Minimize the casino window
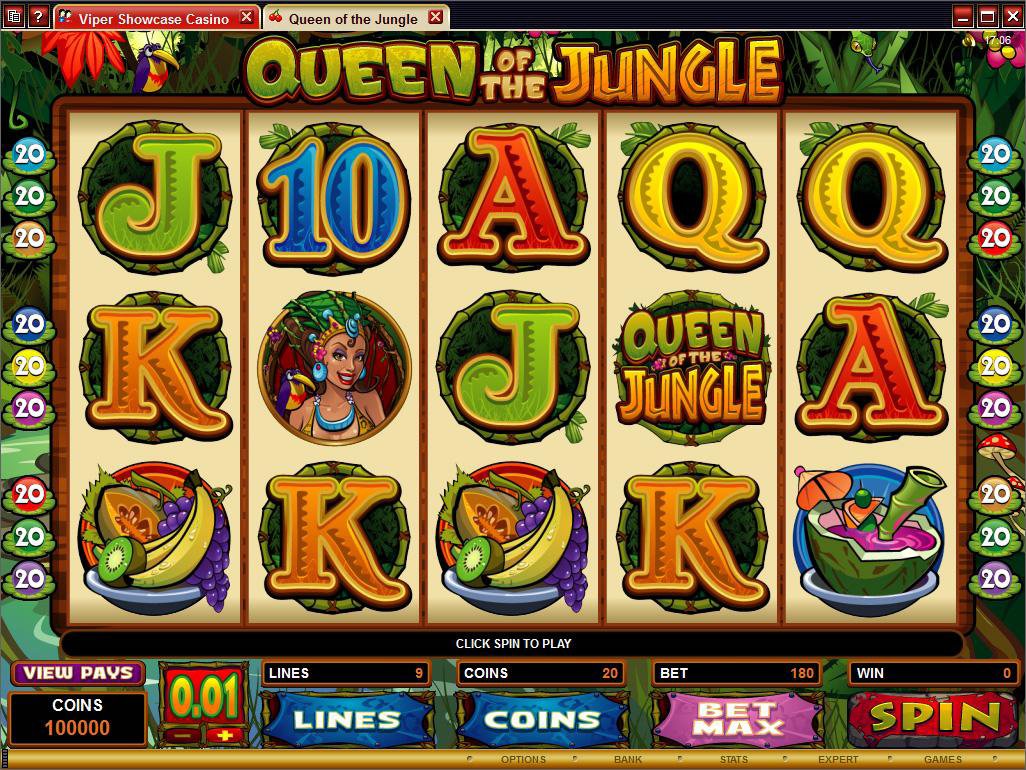 tap(963, 16)
